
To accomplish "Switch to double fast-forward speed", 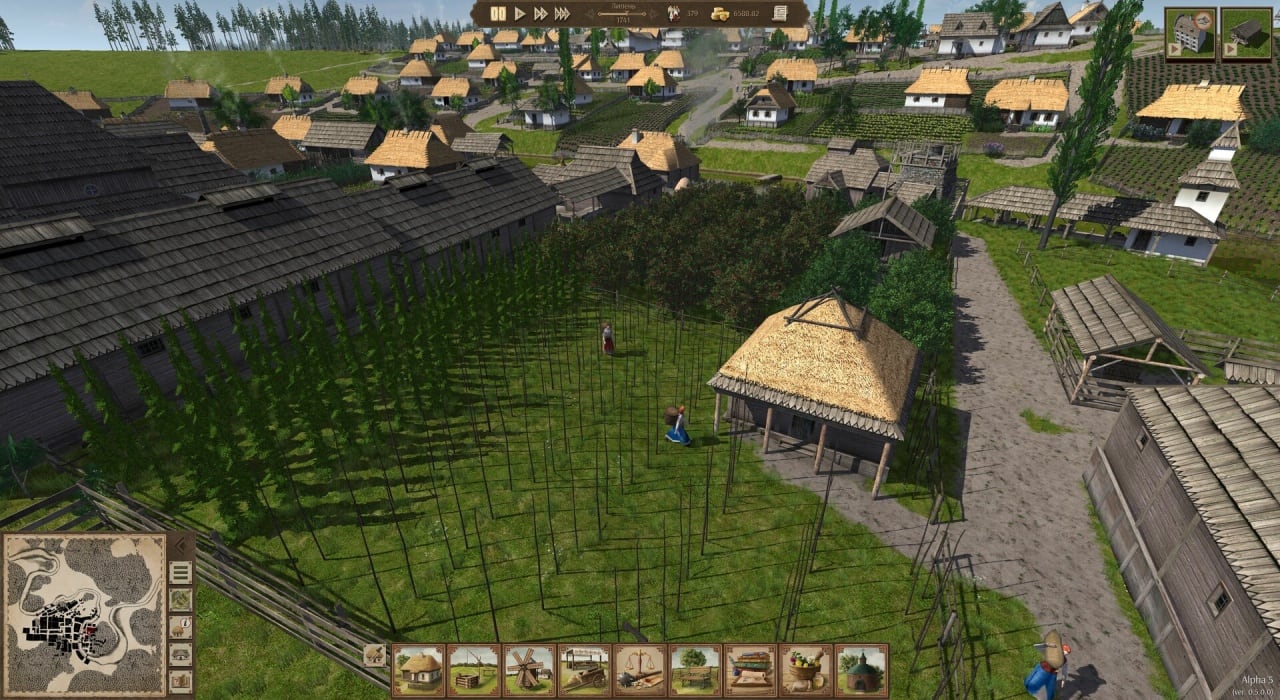I will point(541,13).
